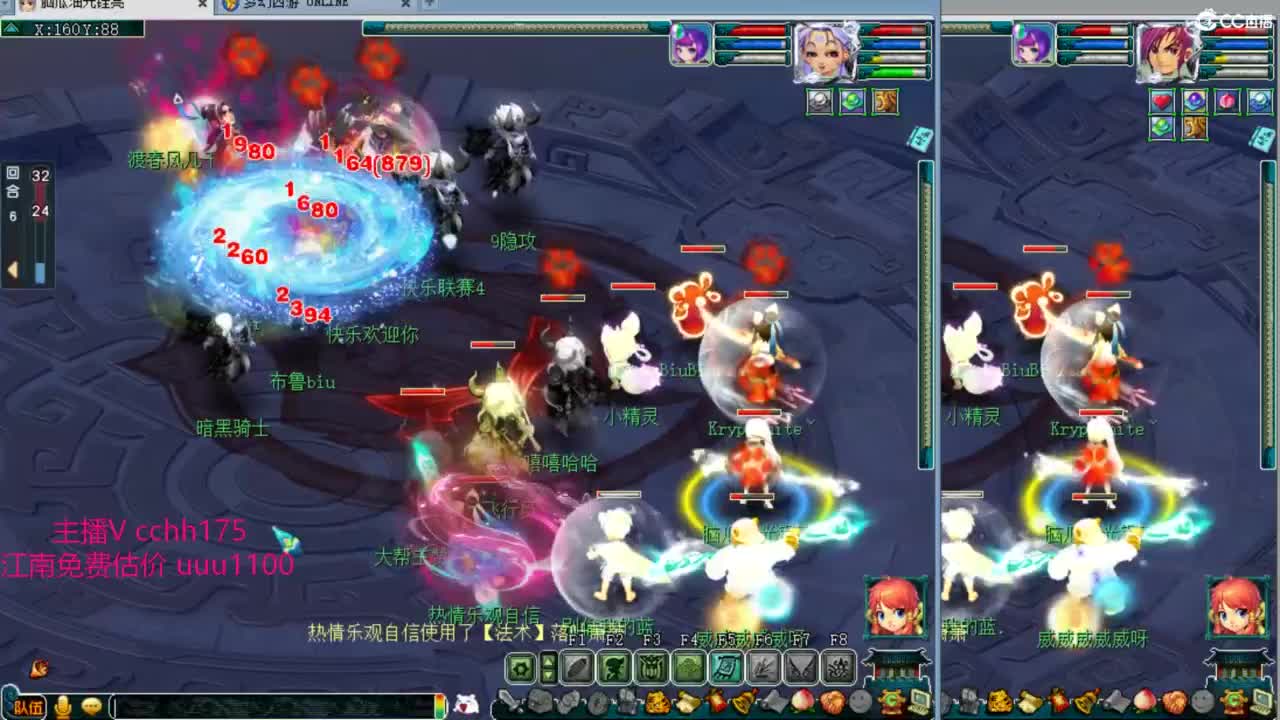
Task: Toggle the green gear auto-battle icon
Action: point(519,666)
